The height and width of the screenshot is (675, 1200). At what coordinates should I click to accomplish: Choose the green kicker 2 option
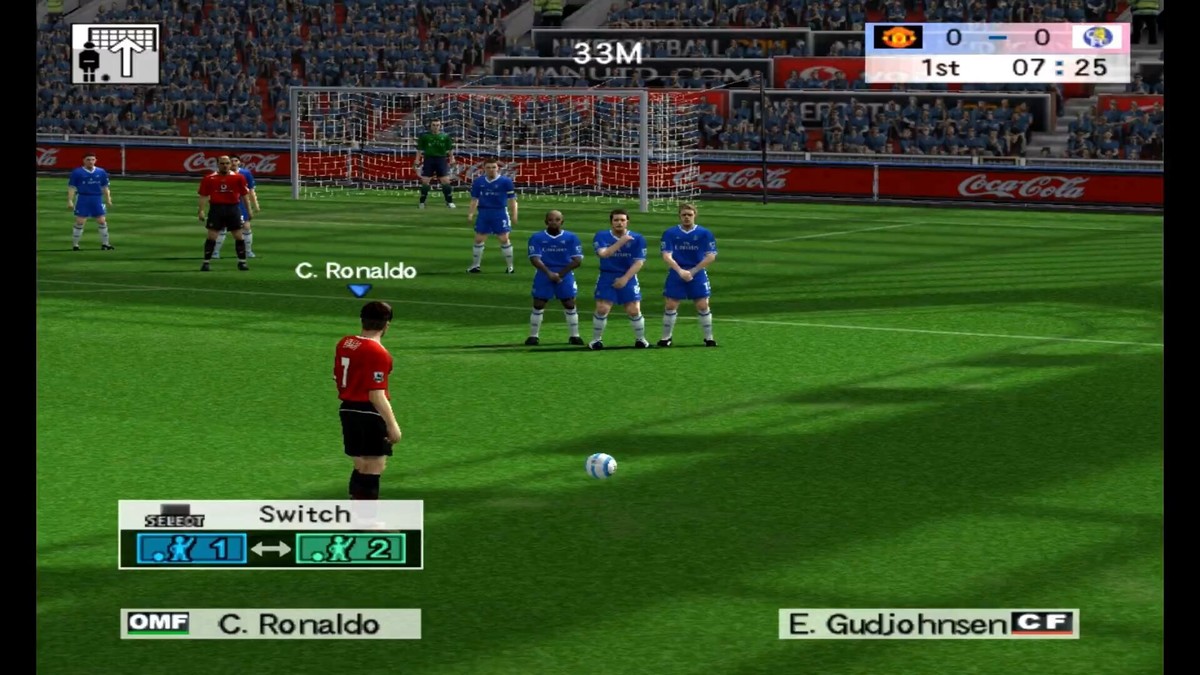[350, 548]
